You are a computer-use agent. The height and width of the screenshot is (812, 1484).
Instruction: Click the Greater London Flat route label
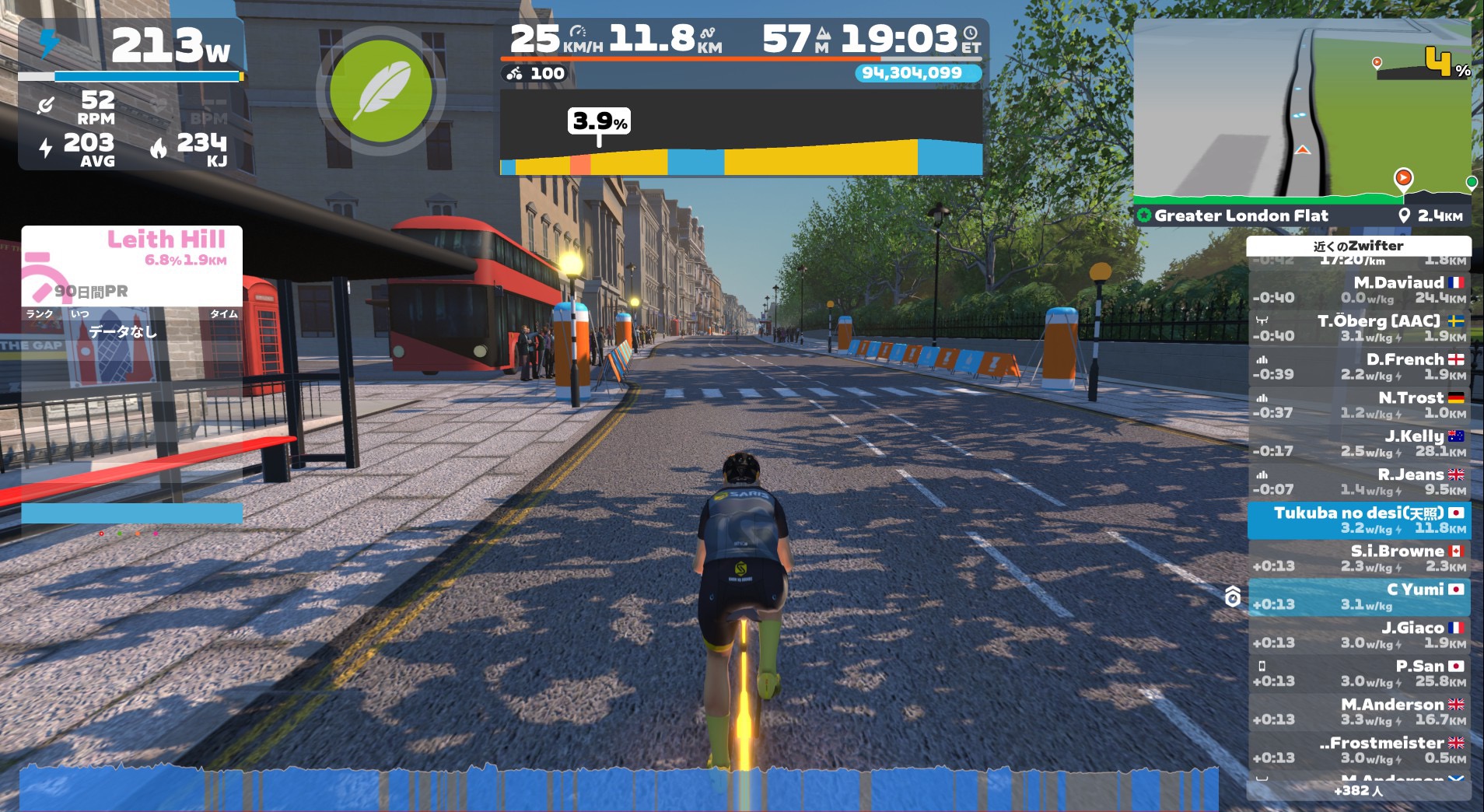pyautogui.click(x=1241, y=215)
